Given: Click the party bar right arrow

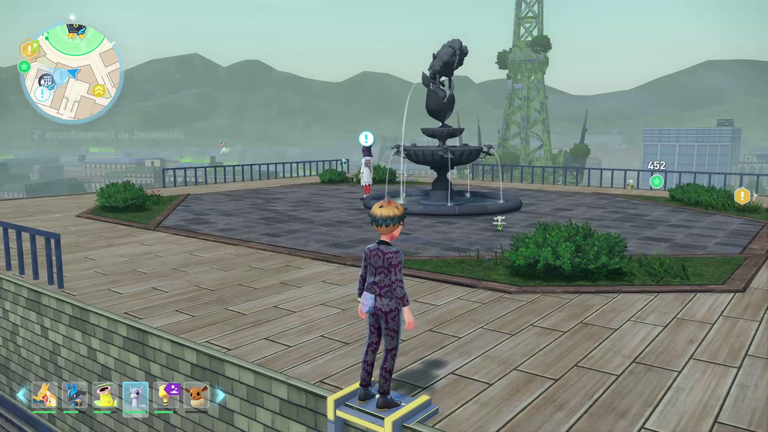Looking at the screenshot, I should 219,395.
